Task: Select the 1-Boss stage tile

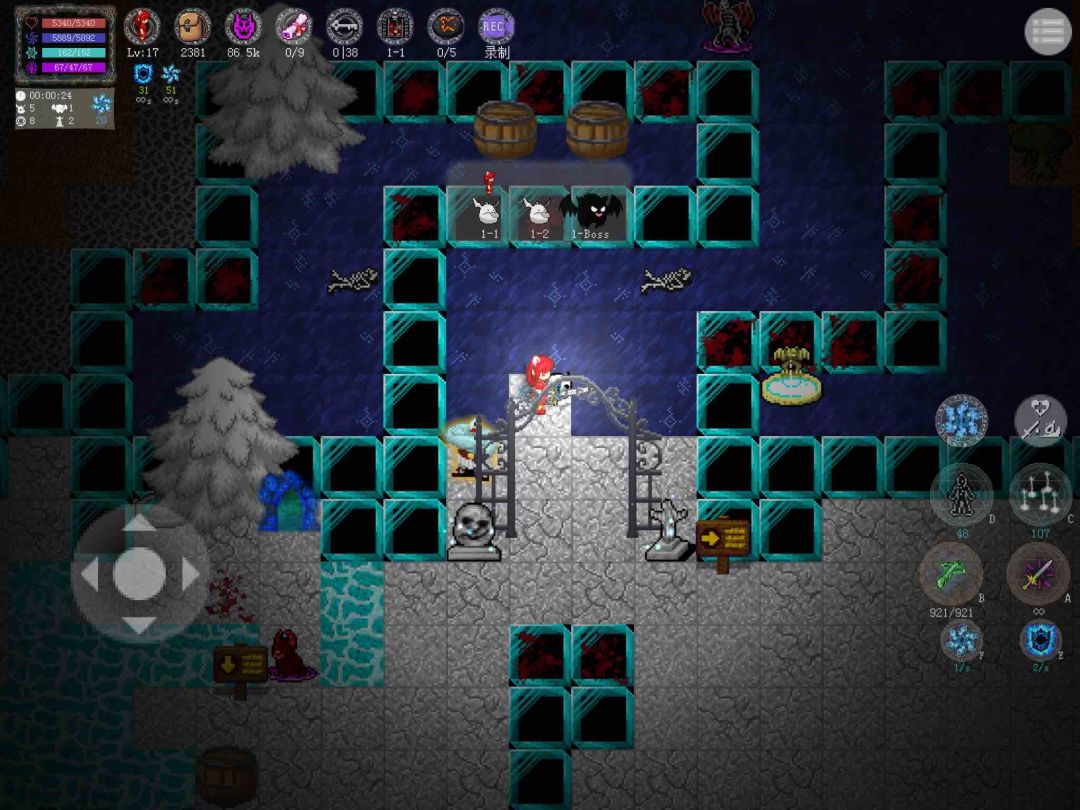Action: coord(598,214)
